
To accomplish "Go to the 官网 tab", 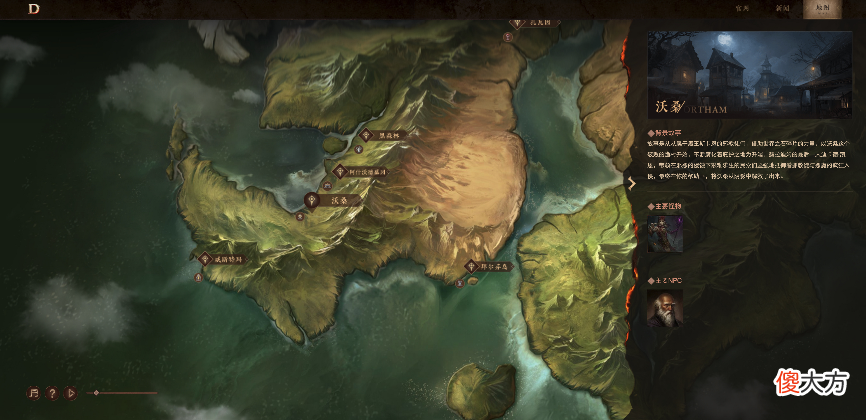I will tap(742, 8).
